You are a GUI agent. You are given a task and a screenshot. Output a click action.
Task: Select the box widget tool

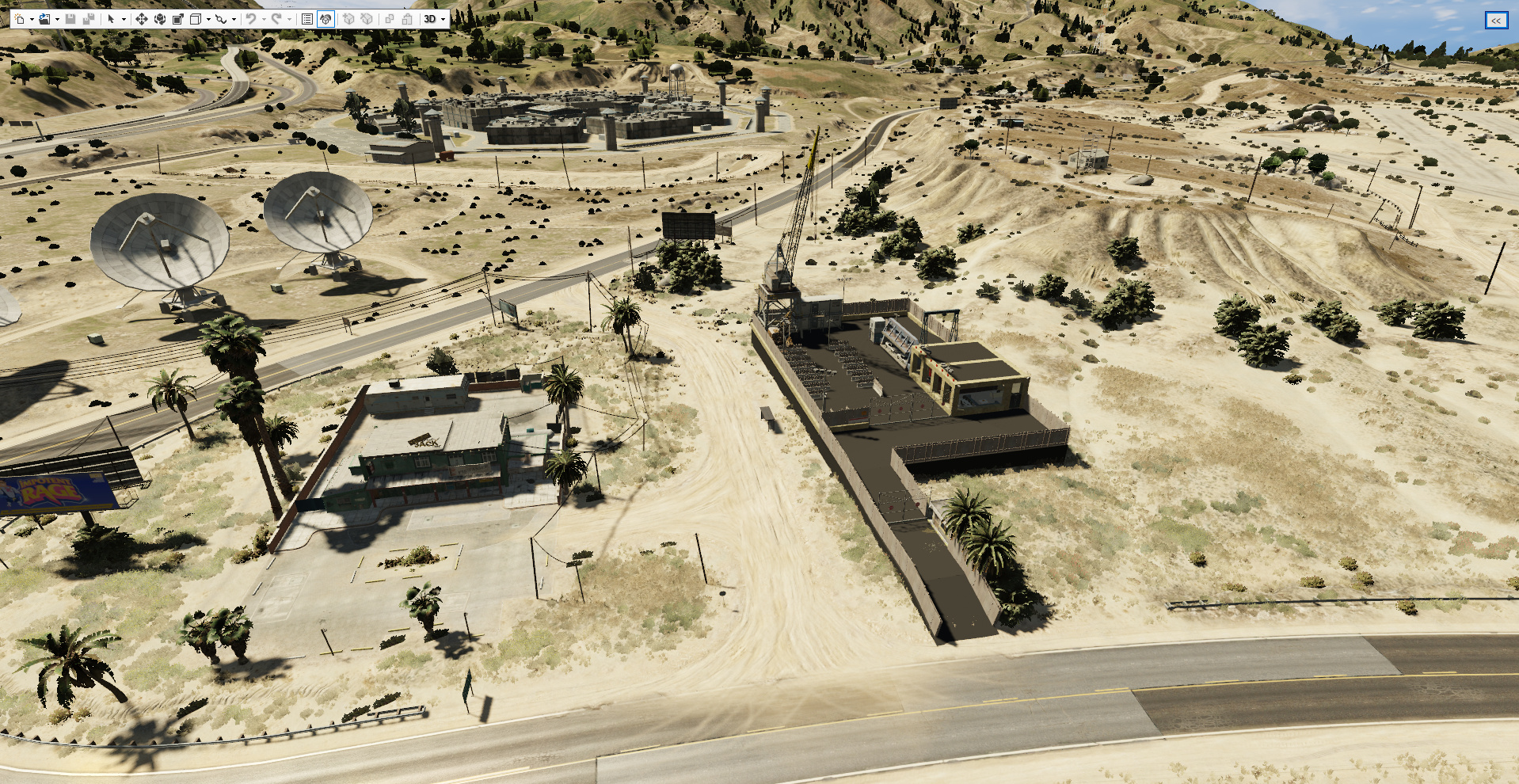click(196, 20)
